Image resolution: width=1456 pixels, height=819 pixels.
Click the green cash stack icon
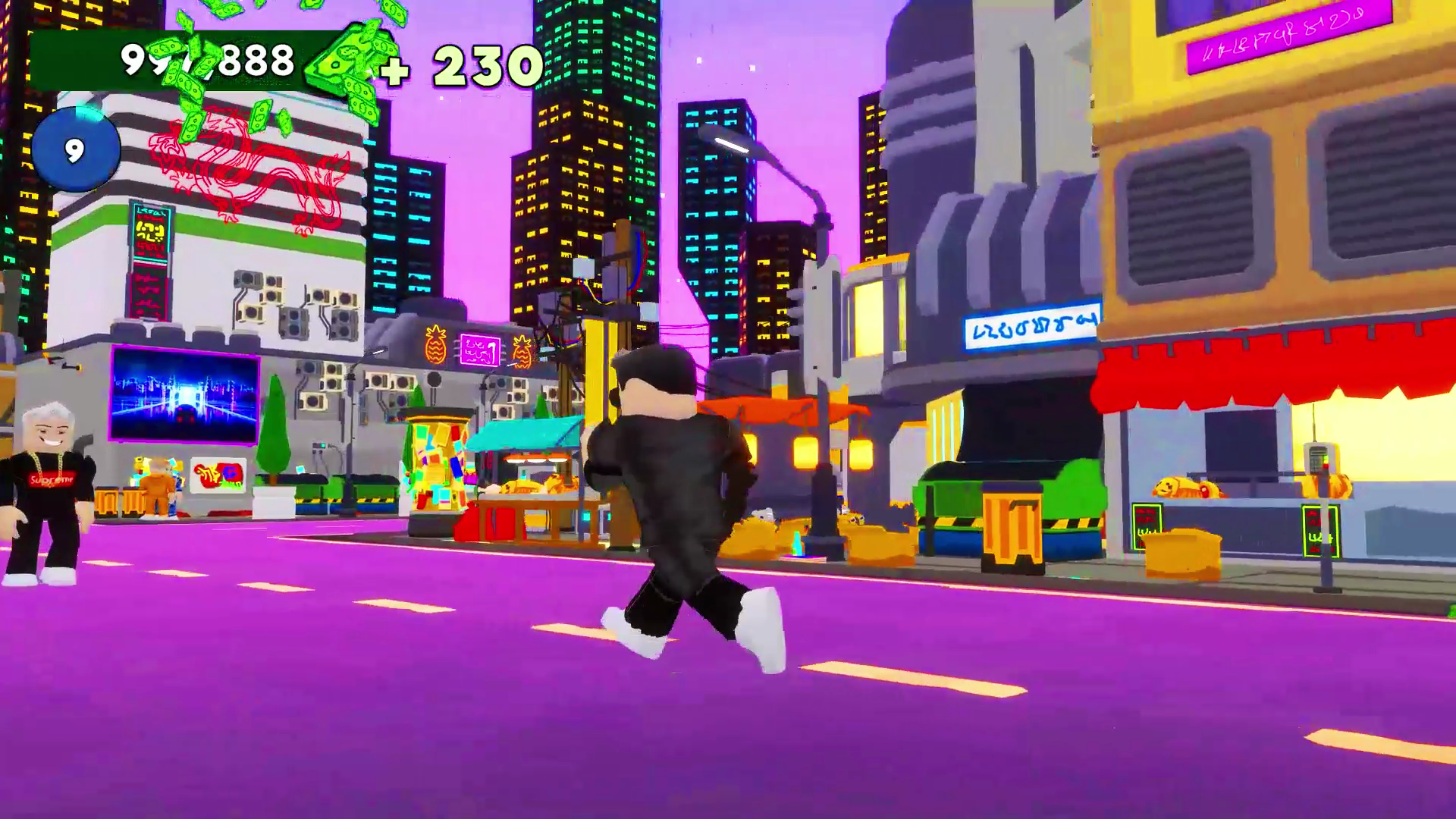pyautogui.click(x=341, y=61)
